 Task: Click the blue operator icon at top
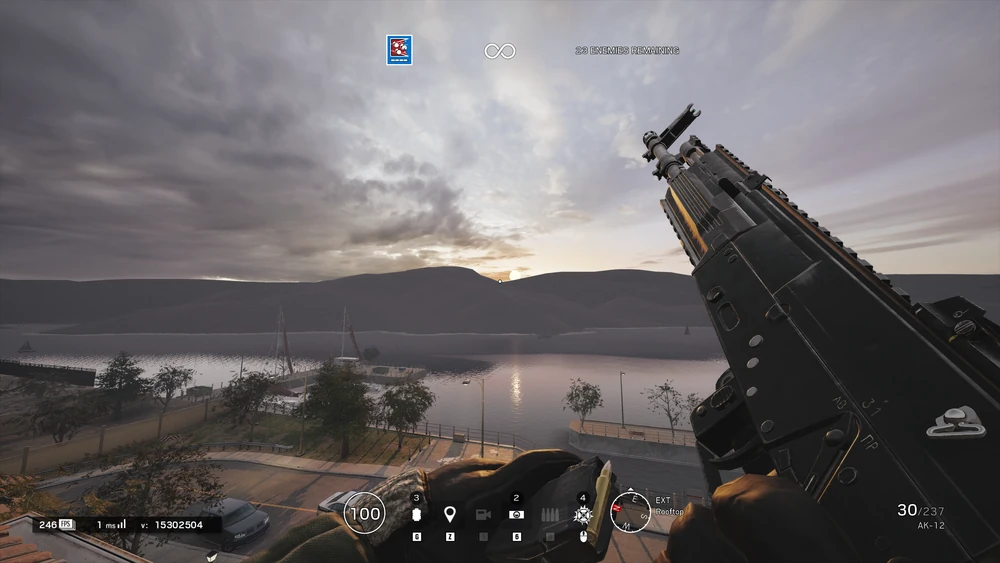click(x=399, y=50)
